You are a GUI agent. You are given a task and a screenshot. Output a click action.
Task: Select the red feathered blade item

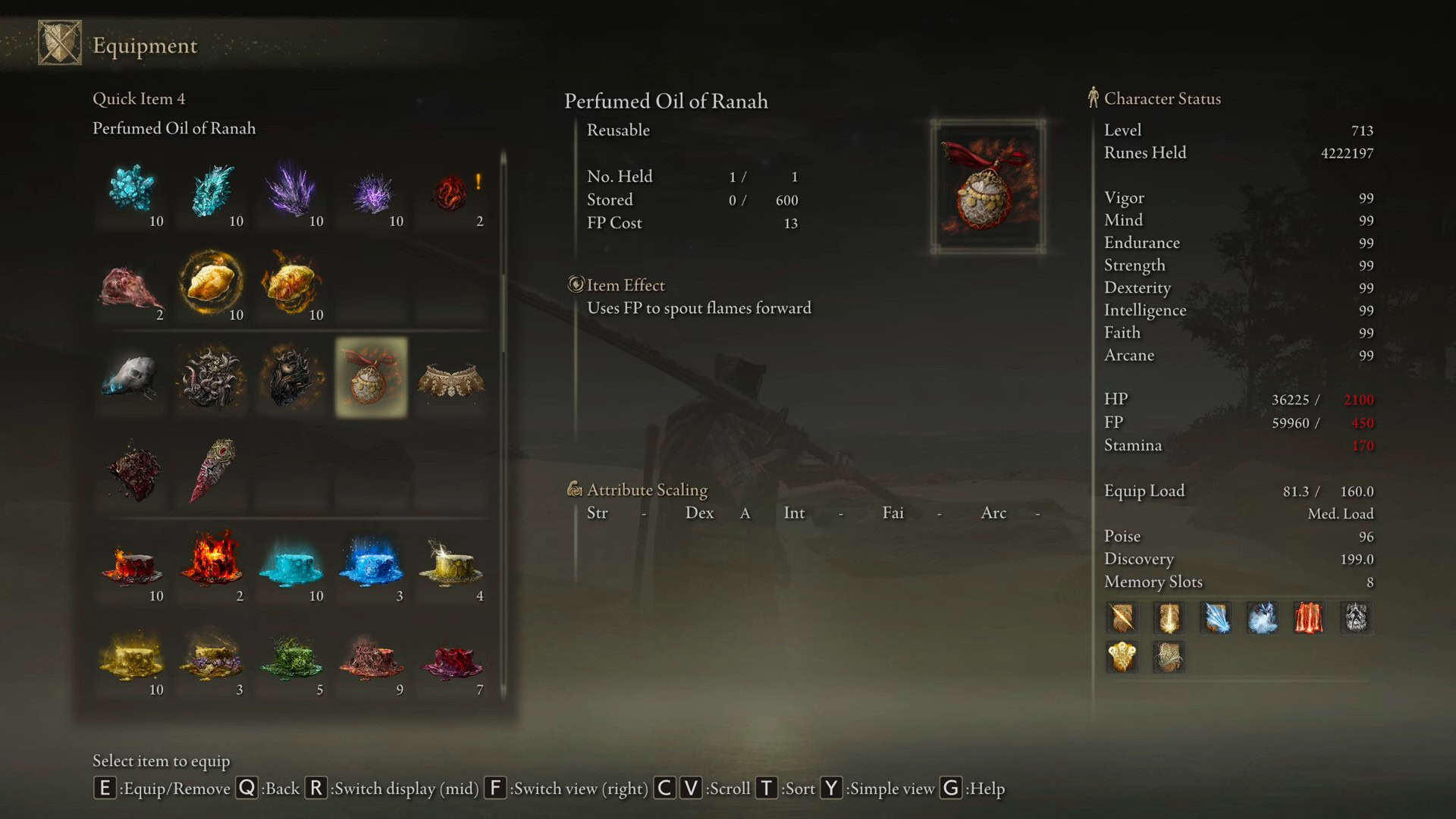click(214, 470)
